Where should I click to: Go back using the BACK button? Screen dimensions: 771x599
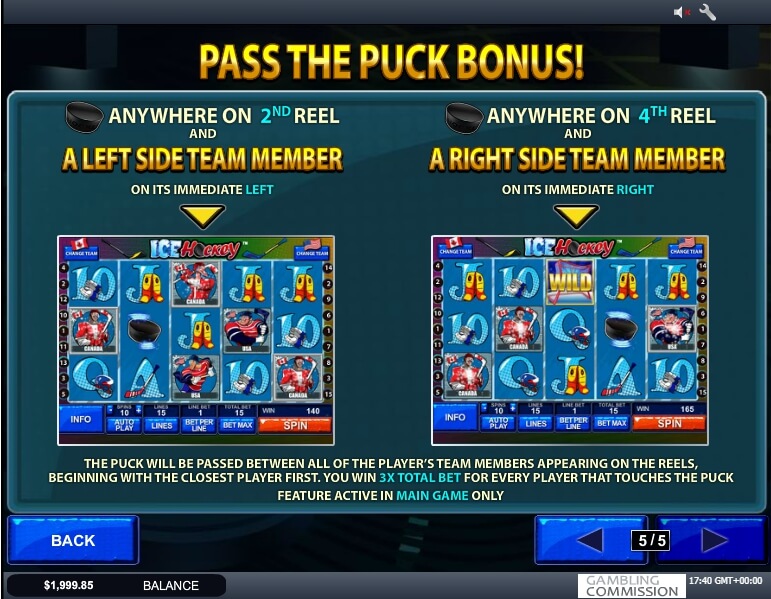click(x=72, y=541)
